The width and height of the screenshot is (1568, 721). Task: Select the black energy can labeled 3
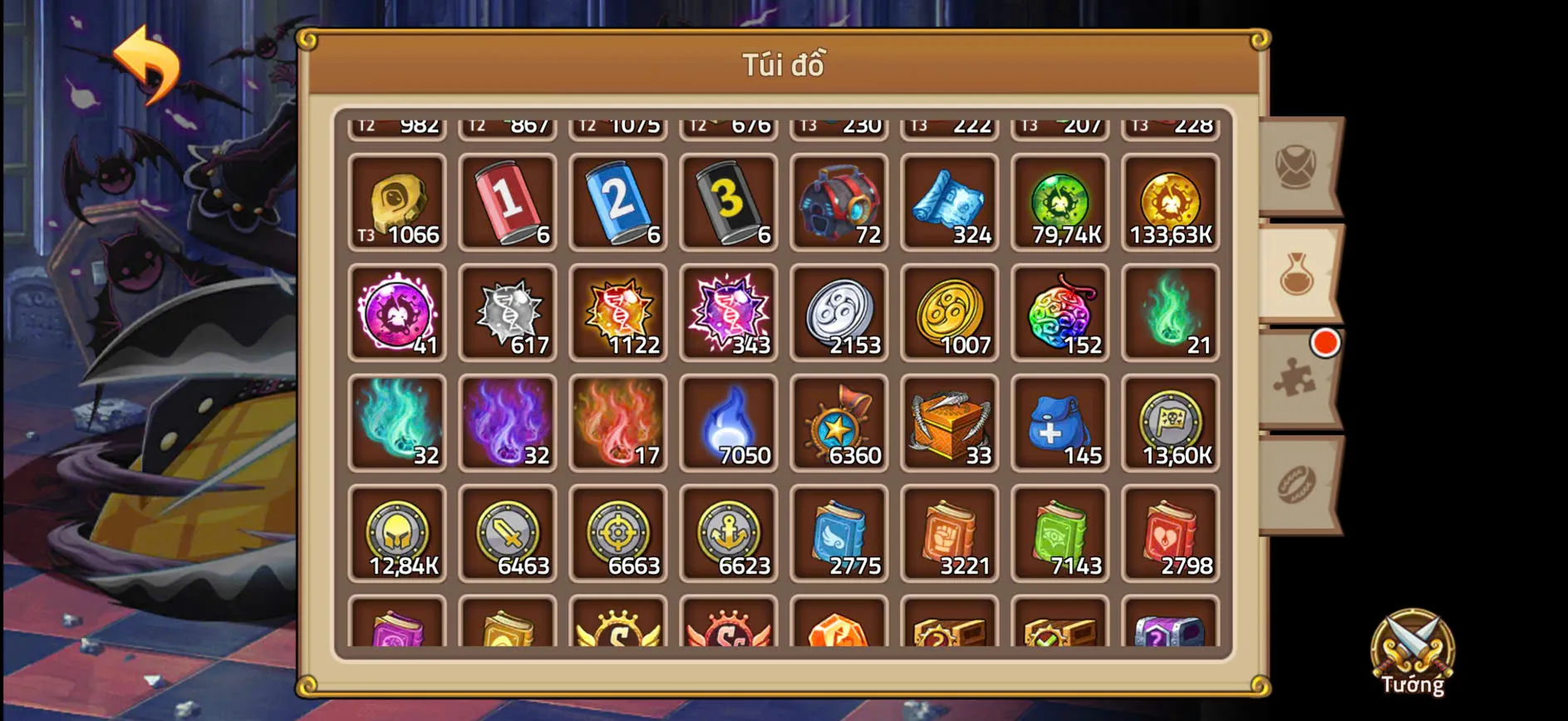click(x=729, y=204)
